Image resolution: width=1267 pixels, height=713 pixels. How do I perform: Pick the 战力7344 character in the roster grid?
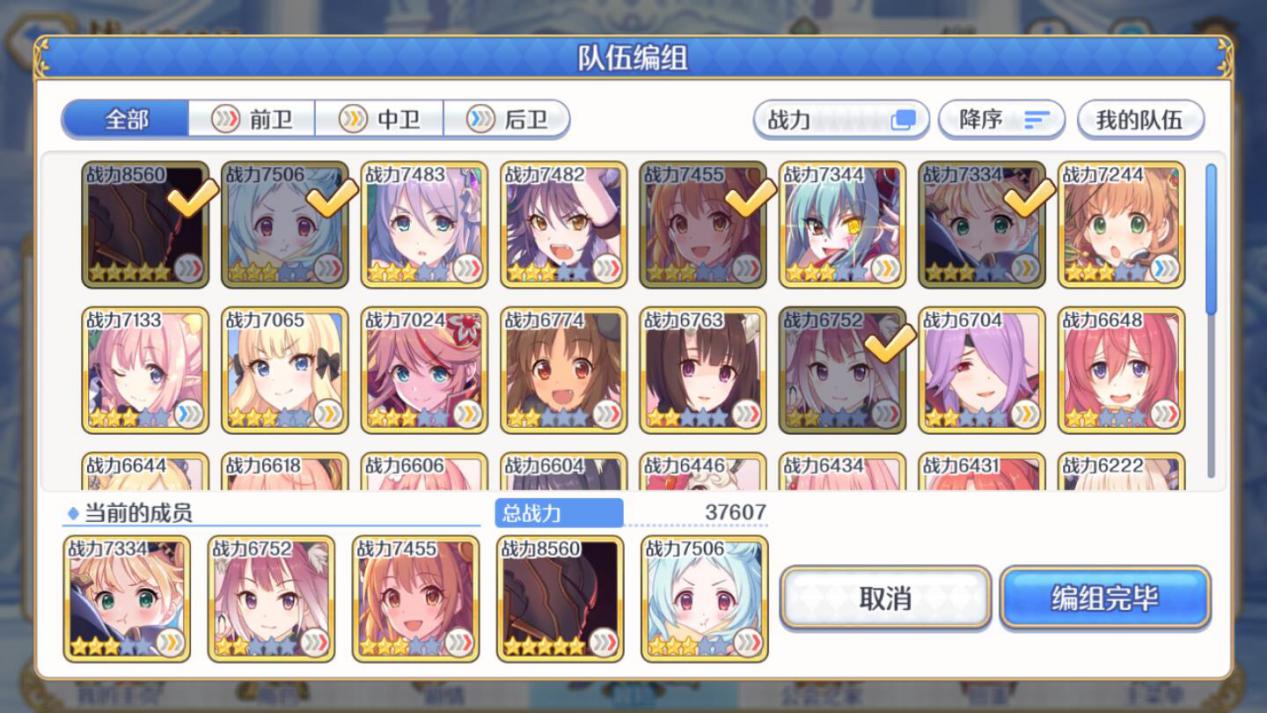pos(842,225)
